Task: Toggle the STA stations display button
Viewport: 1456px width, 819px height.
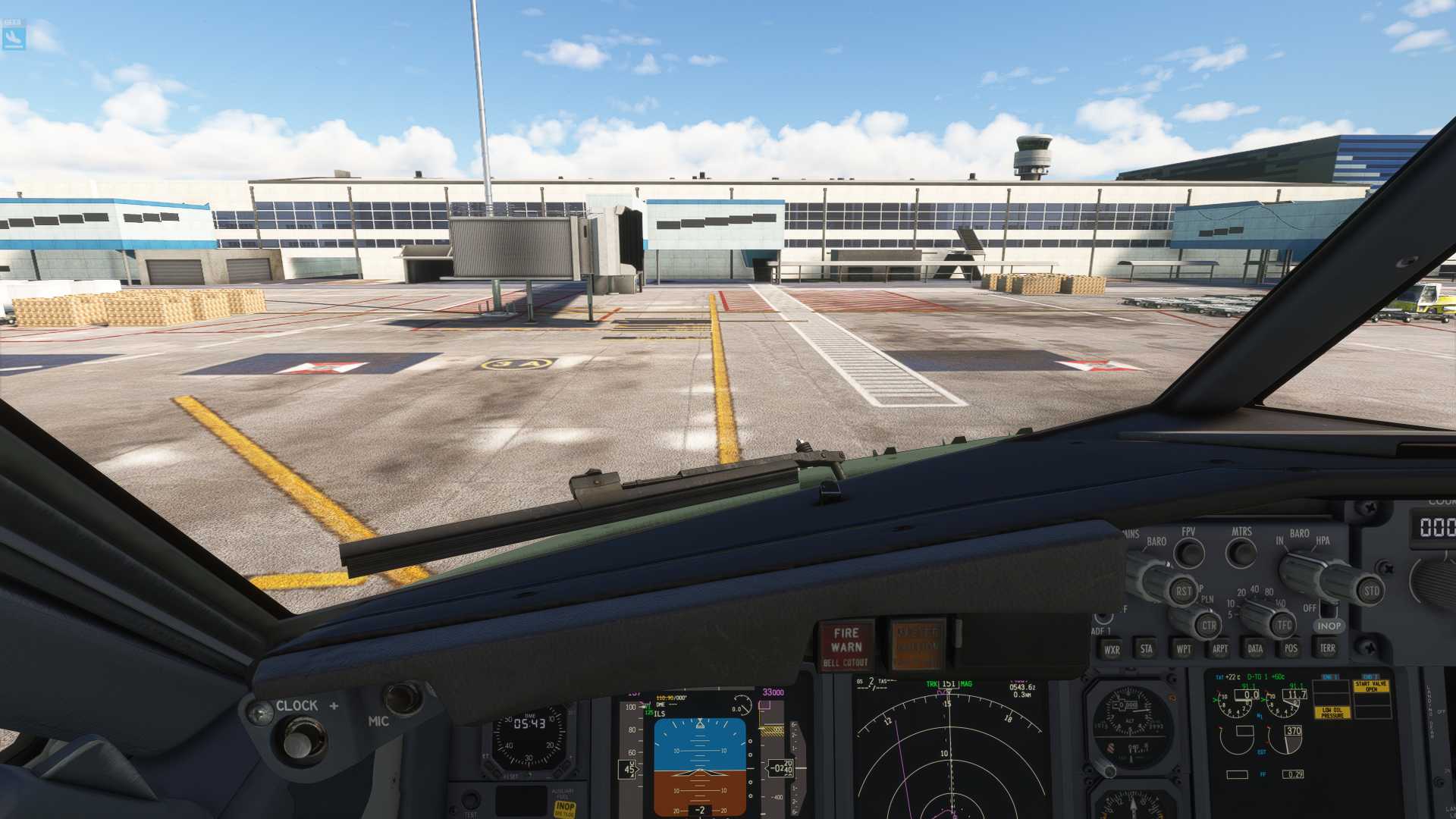Action: pyautogui.click(x=1146, y=648)
